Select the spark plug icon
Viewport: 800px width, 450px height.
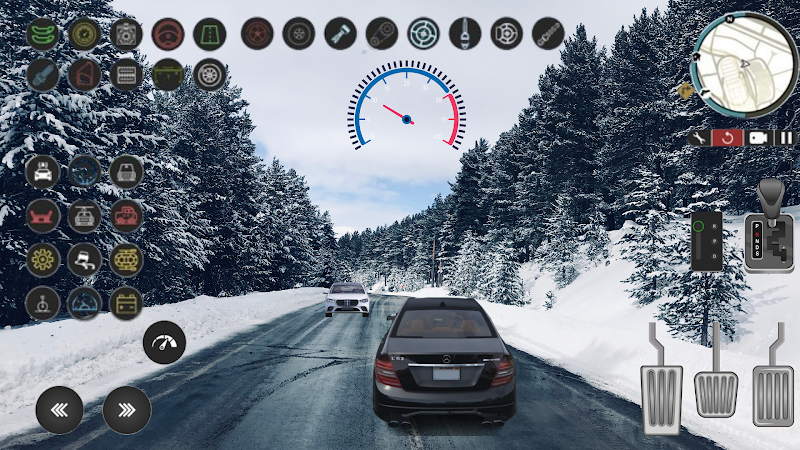43,75
